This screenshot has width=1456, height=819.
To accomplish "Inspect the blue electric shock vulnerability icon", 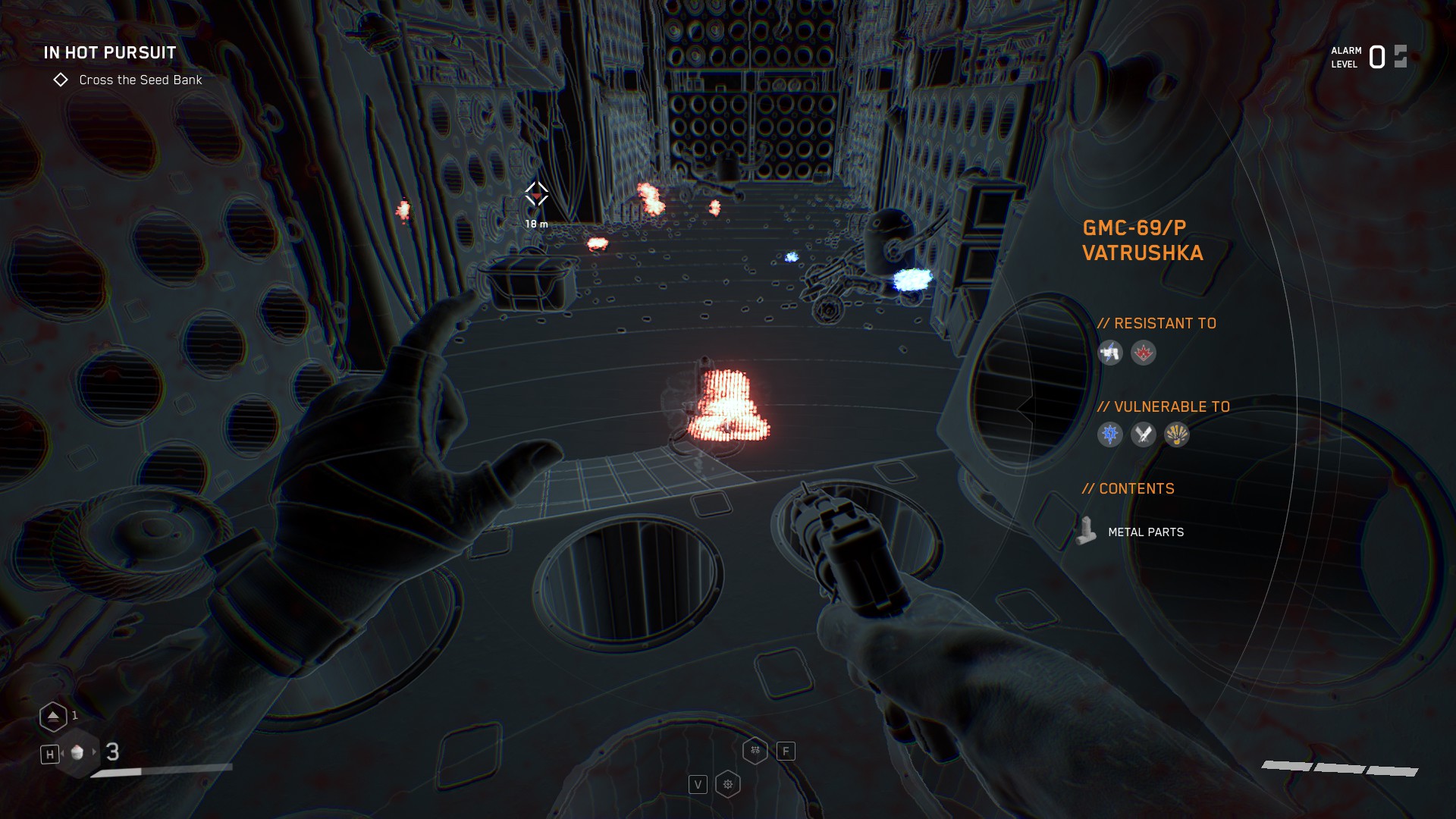I will 1110,435.
